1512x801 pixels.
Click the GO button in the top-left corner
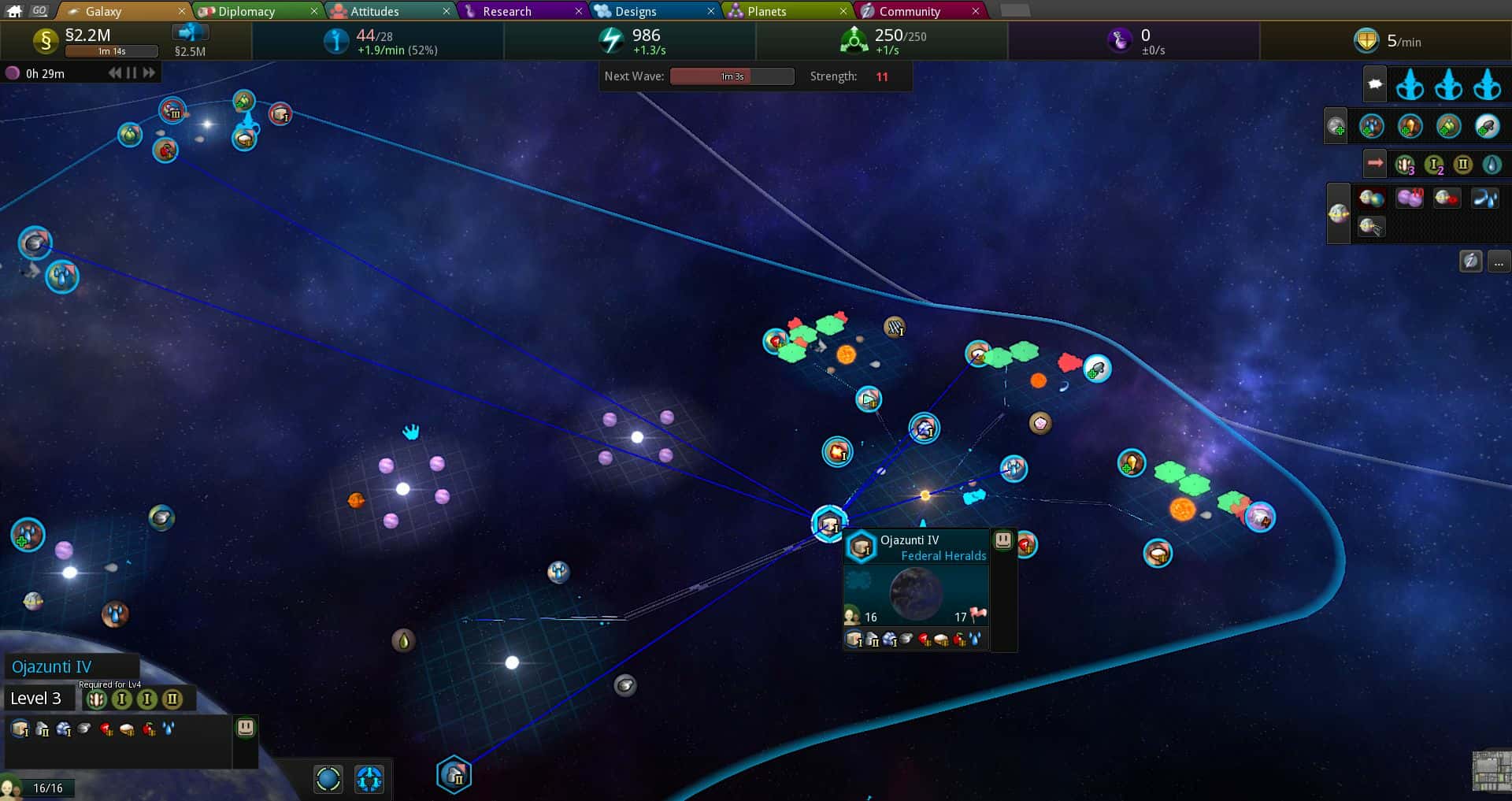[x=38, y=10]
